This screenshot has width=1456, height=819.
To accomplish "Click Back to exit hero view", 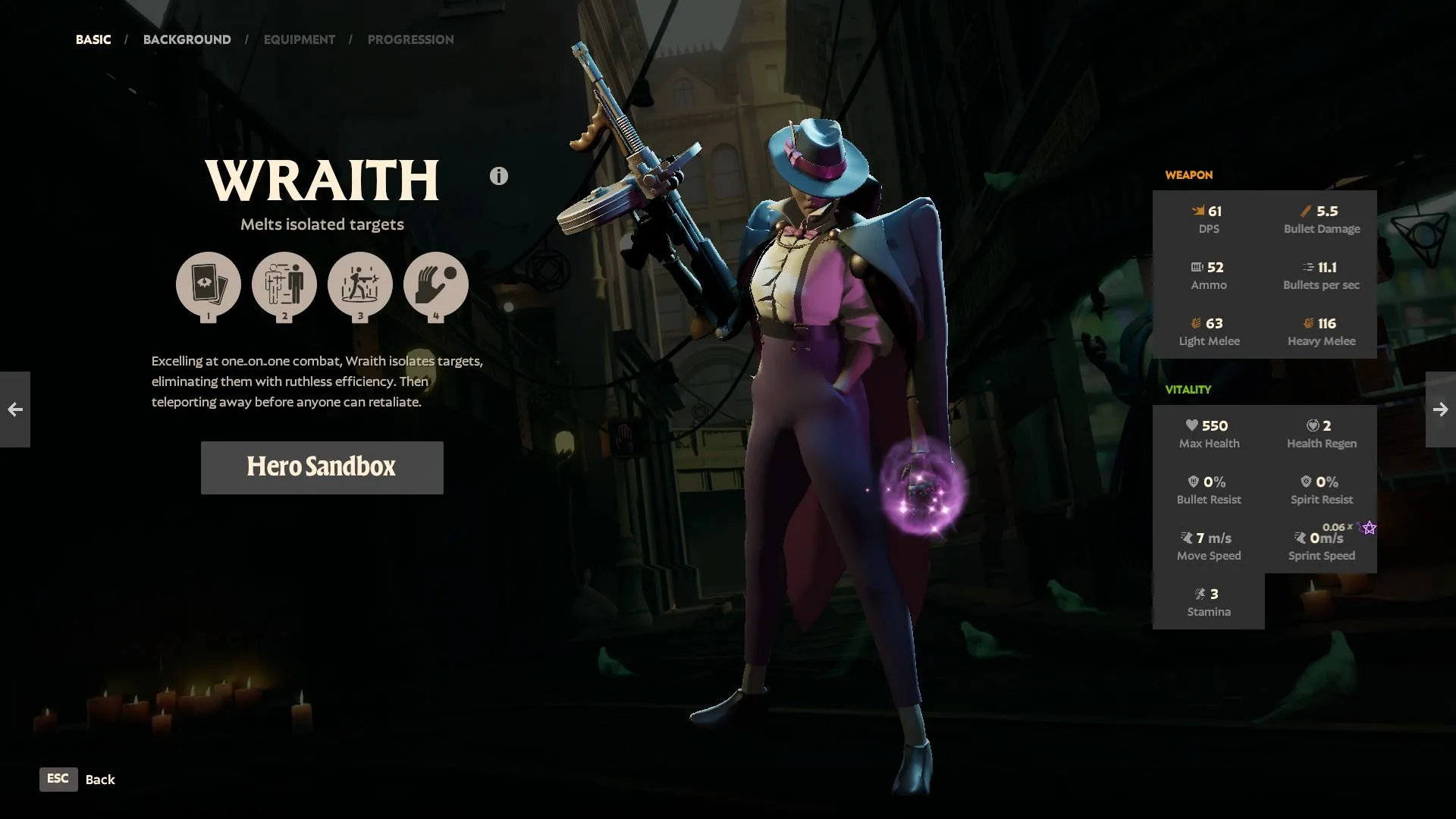I will (99, 780).
